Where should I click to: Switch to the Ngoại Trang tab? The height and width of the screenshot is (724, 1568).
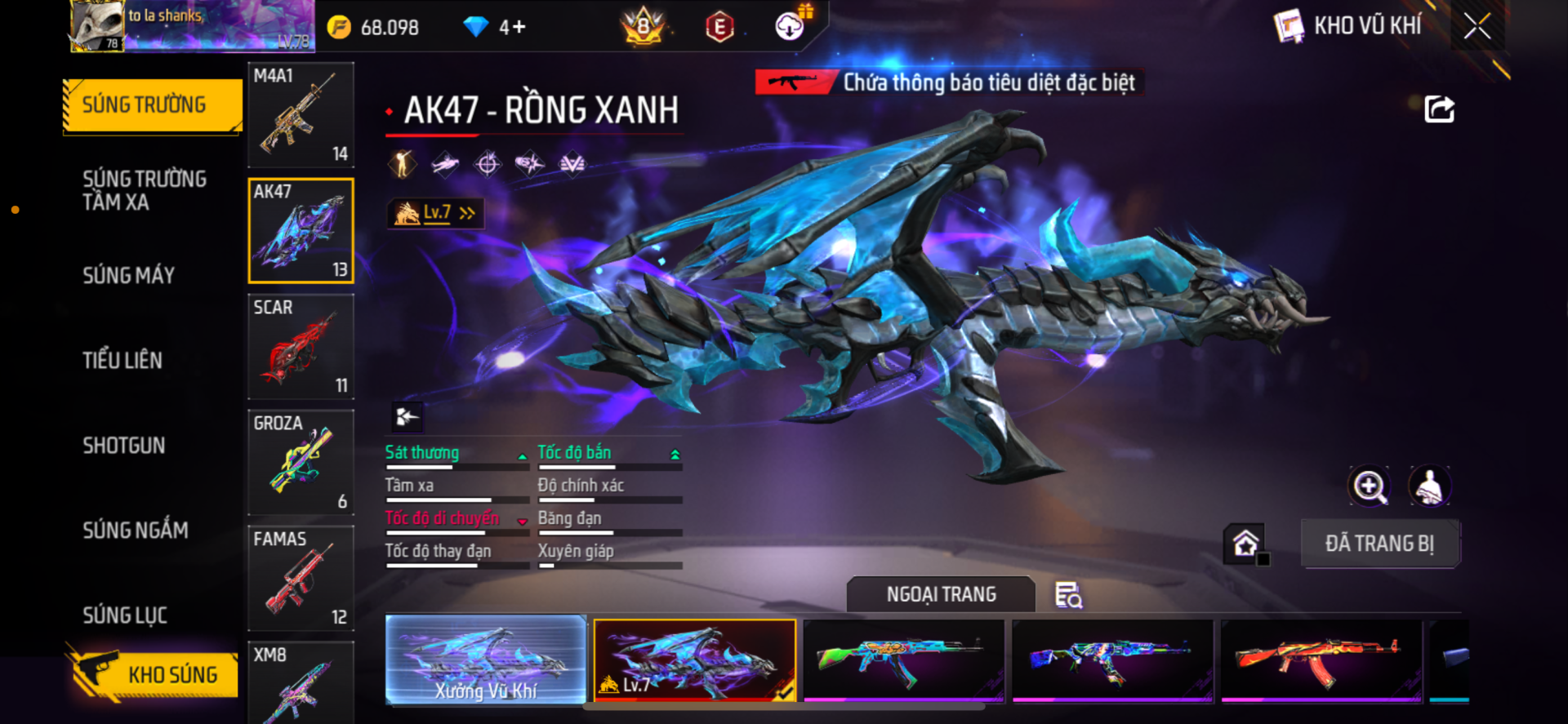[941, 594]
